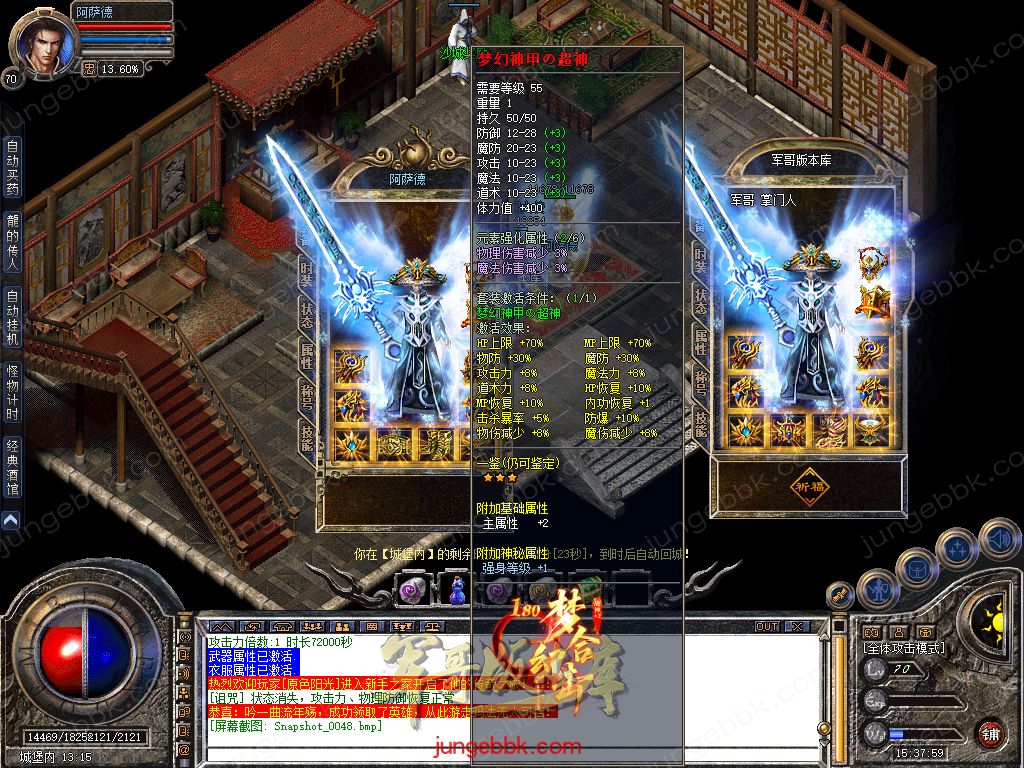
Task: Open the 经典酒馆 classic tavern menu
Action: pos(12,467)
